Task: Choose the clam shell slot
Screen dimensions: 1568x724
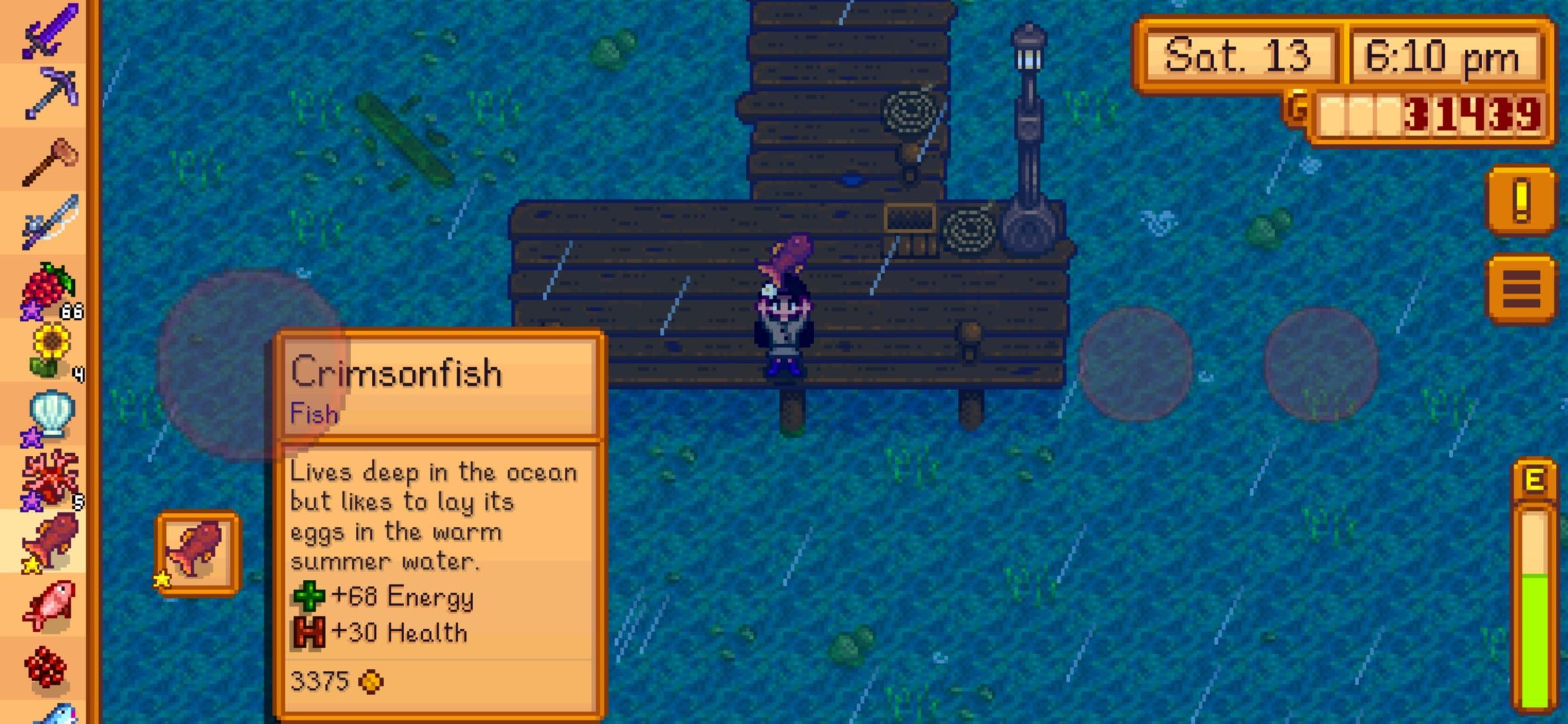Action: (x=48, y=414)
